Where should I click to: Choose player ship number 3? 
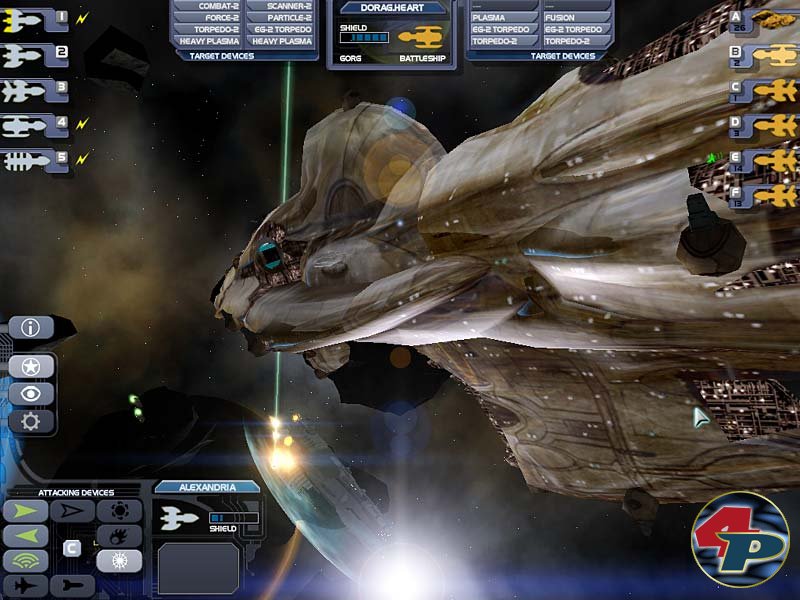pos(33,90)
